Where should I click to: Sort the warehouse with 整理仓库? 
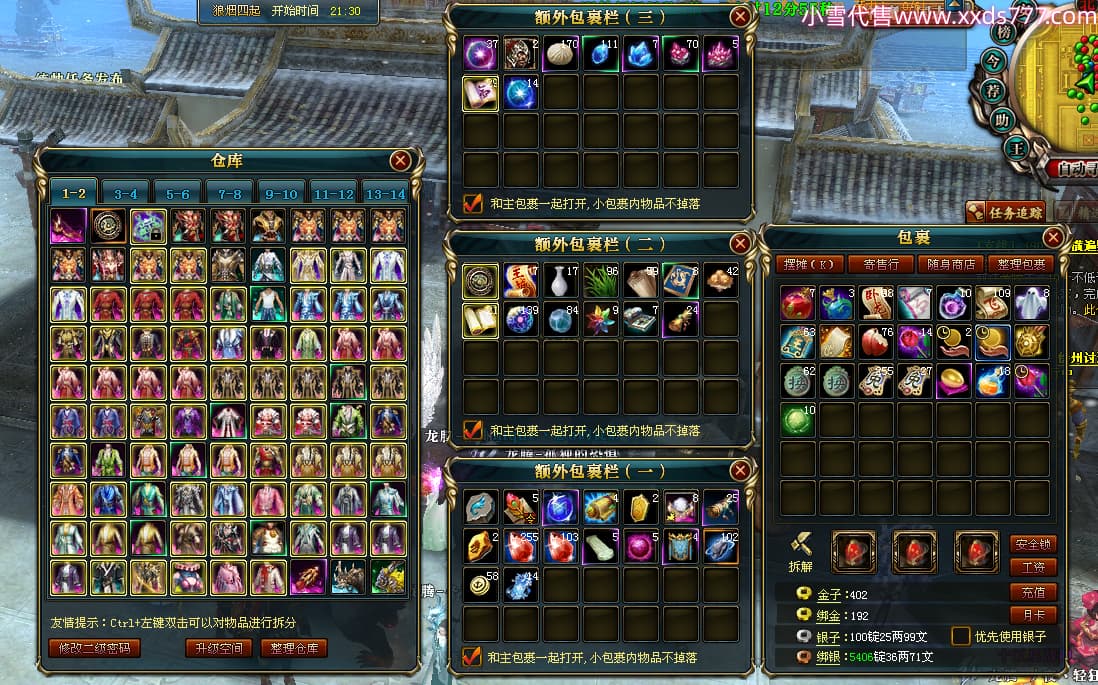tap(295, 648)
